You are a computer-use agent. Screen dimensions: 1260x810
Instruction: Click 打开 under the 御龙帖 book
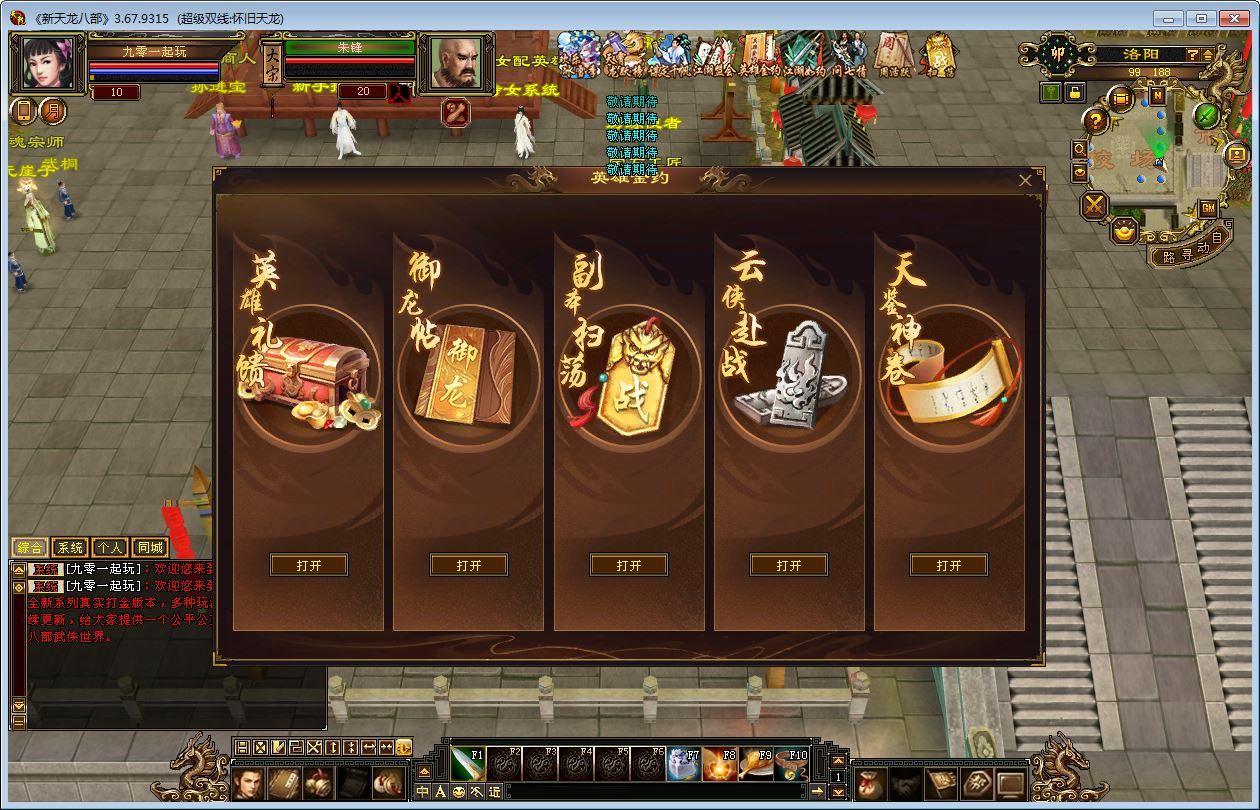point(469,565)
